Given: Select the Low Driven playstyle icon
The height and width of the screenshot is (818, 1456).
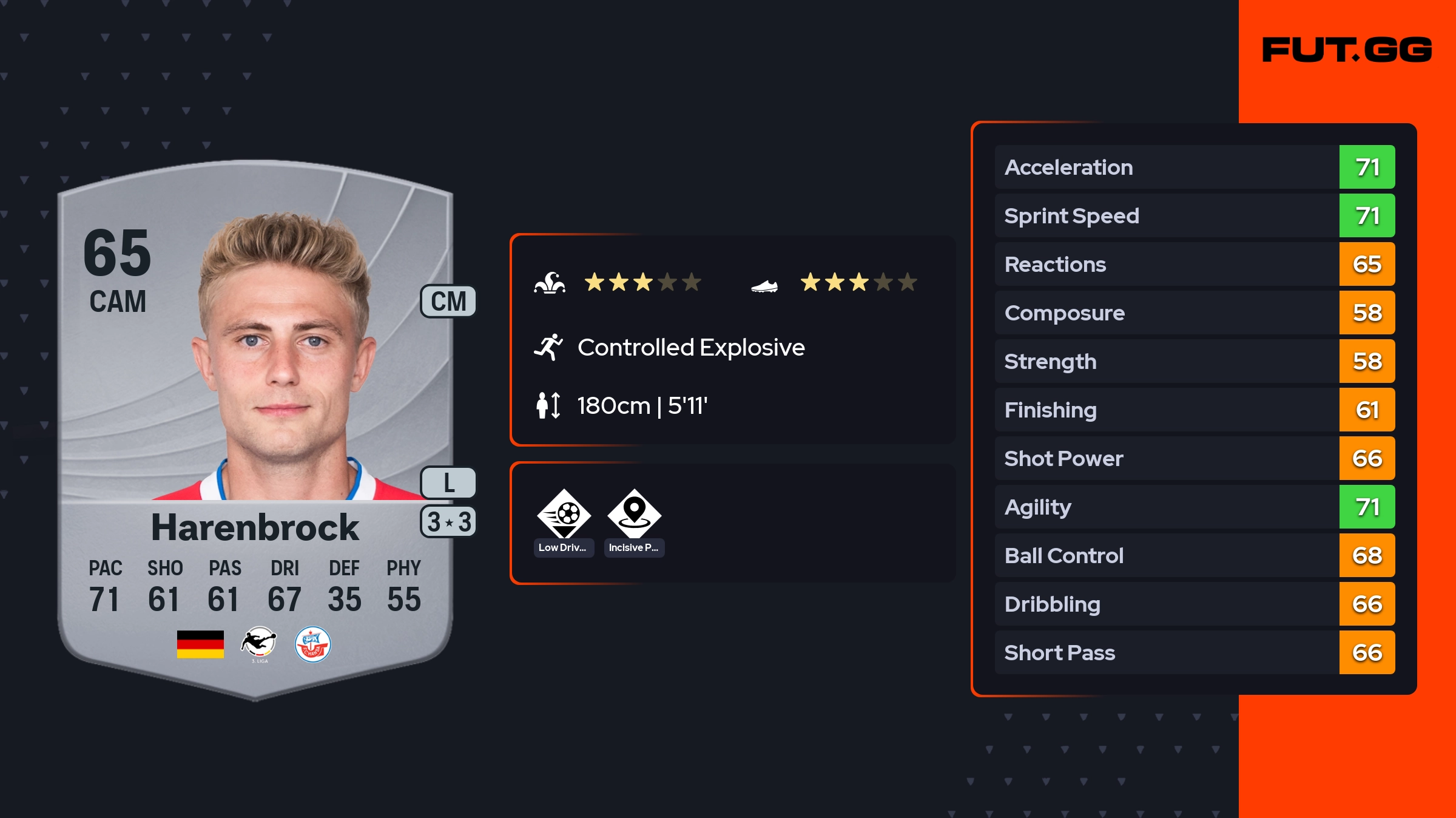Looking at the screenshot, I should click(564, 515).
